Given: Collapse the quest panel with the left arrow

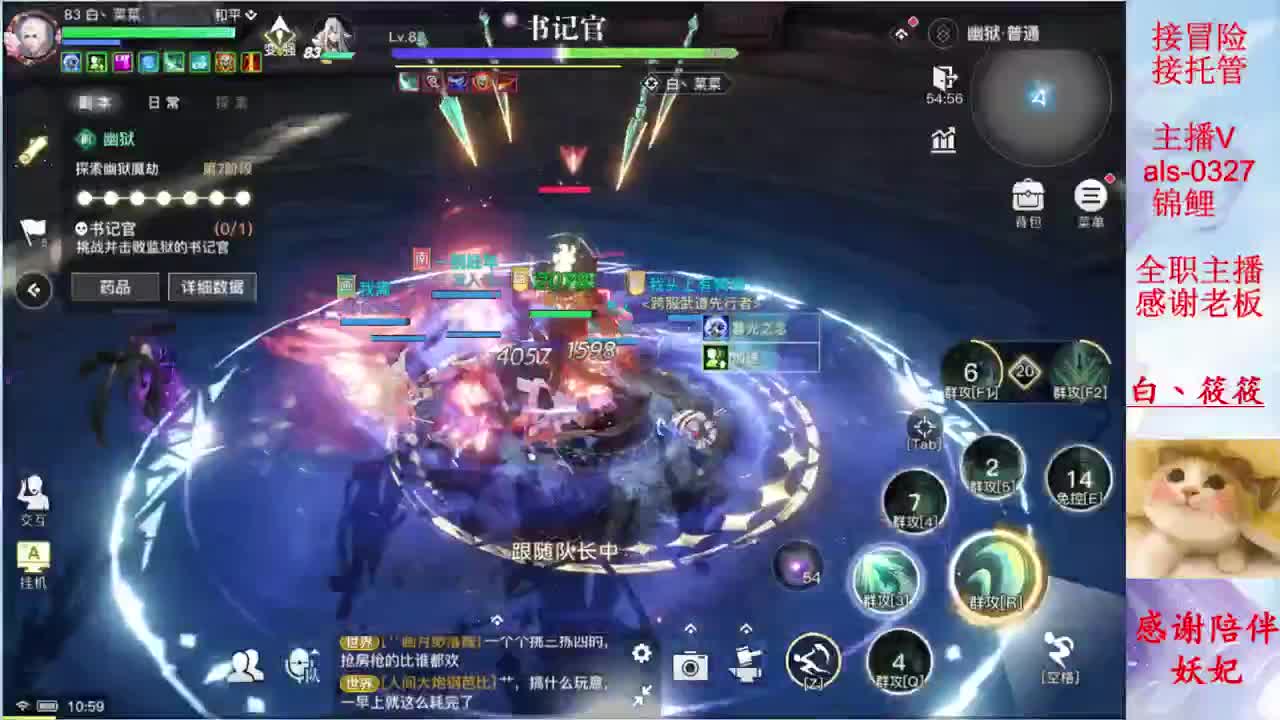Looking at the screenshot, I should (x=34, y=290).
